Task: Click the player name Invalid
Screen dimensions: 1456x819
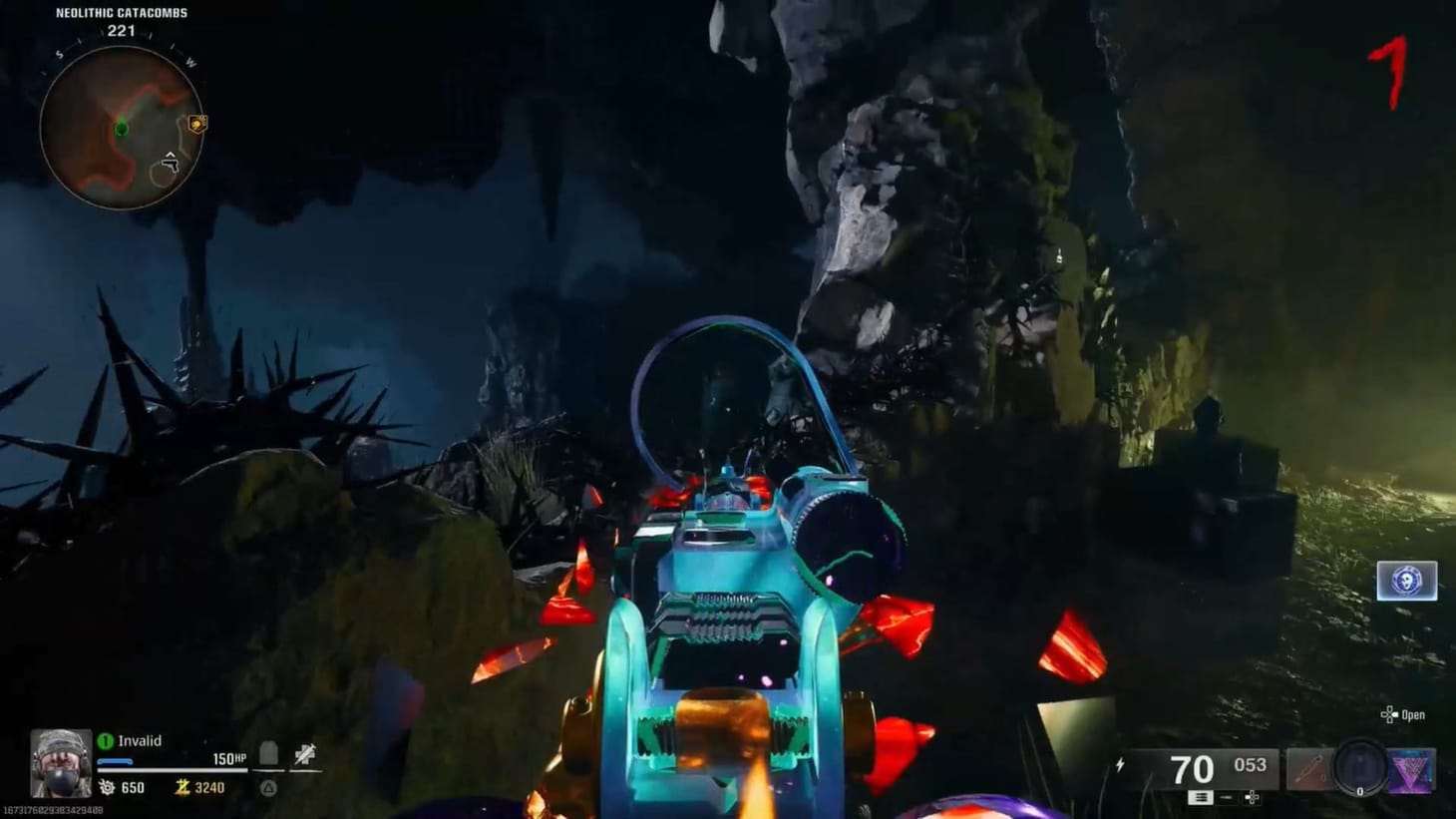Action: click(140, 740)
